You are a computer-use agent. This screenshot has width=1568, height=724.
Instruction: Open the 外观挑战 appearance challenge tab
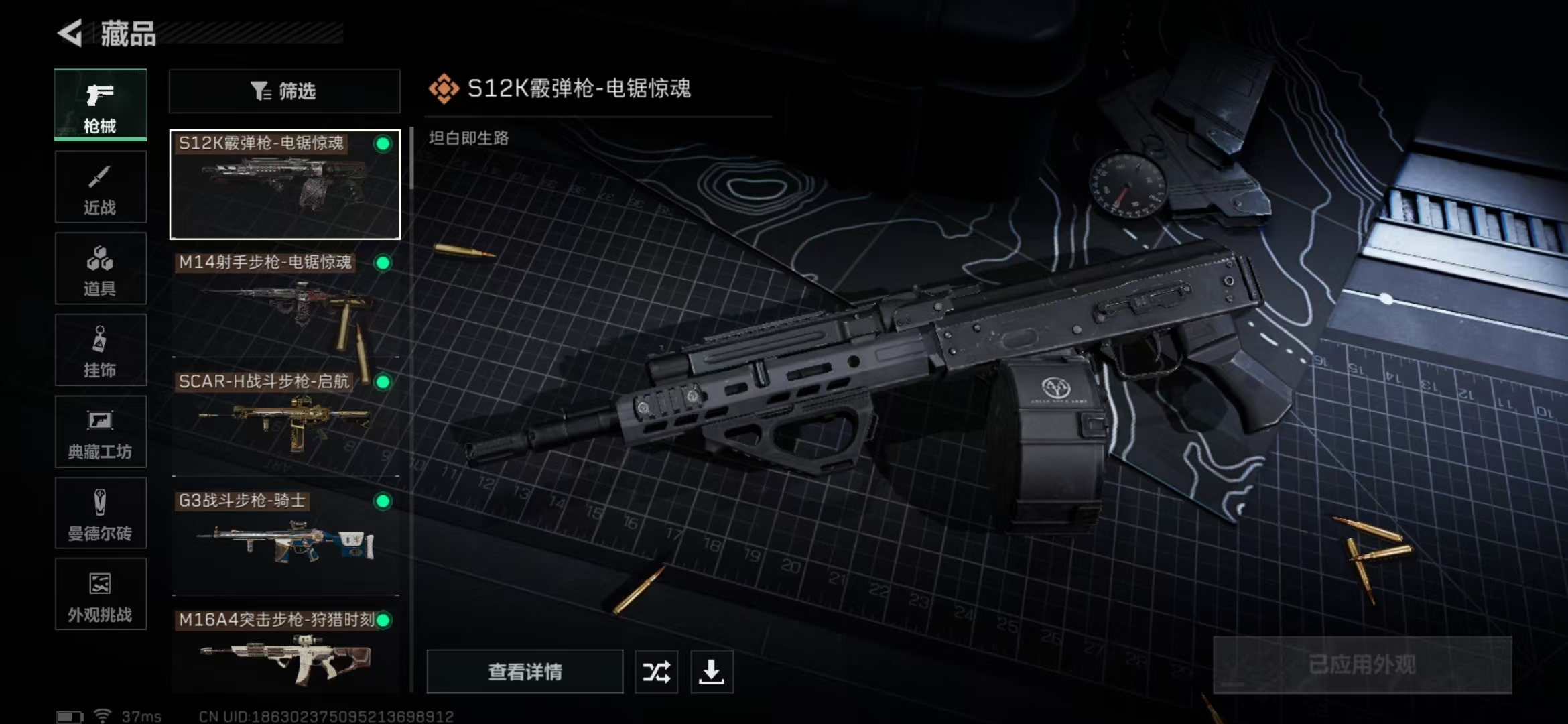coord(101,595)
